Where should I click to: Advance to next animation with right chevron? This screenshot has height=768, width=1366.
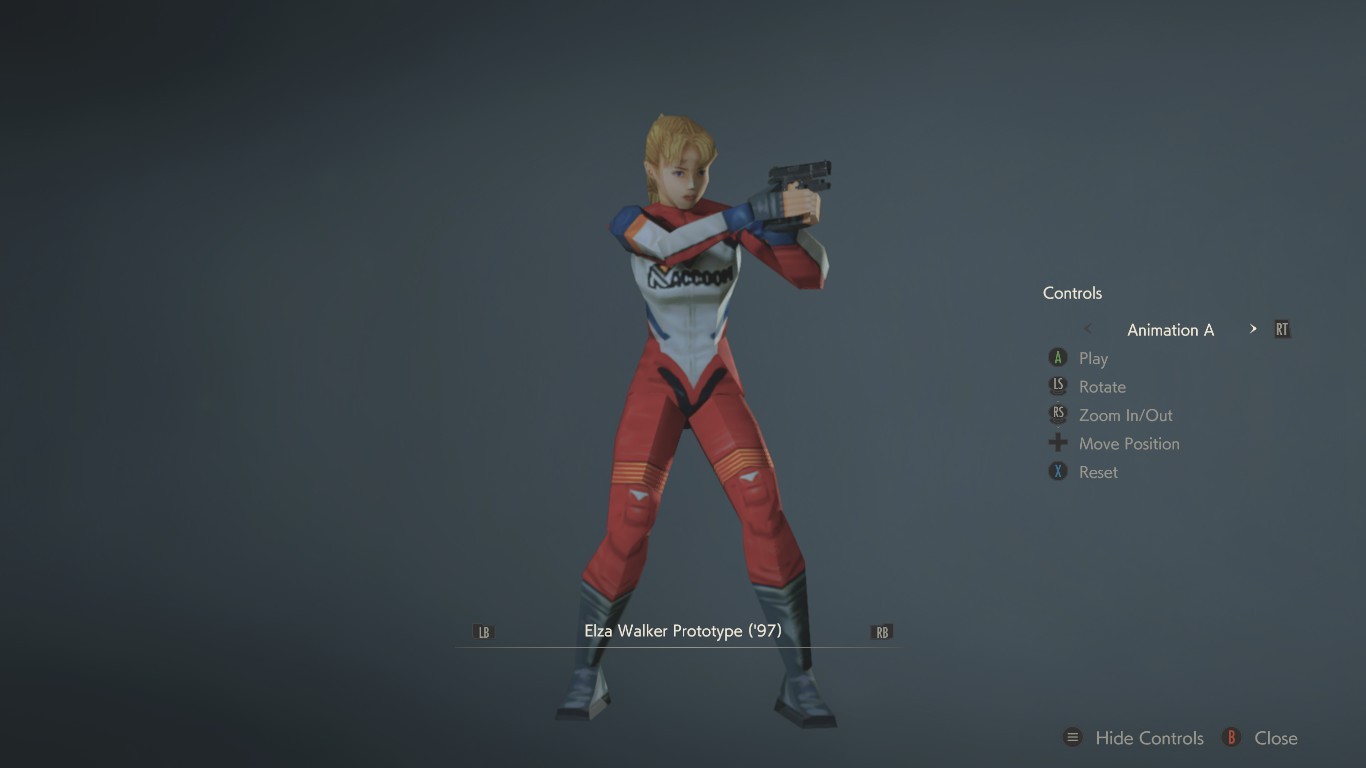(1252, 328)
